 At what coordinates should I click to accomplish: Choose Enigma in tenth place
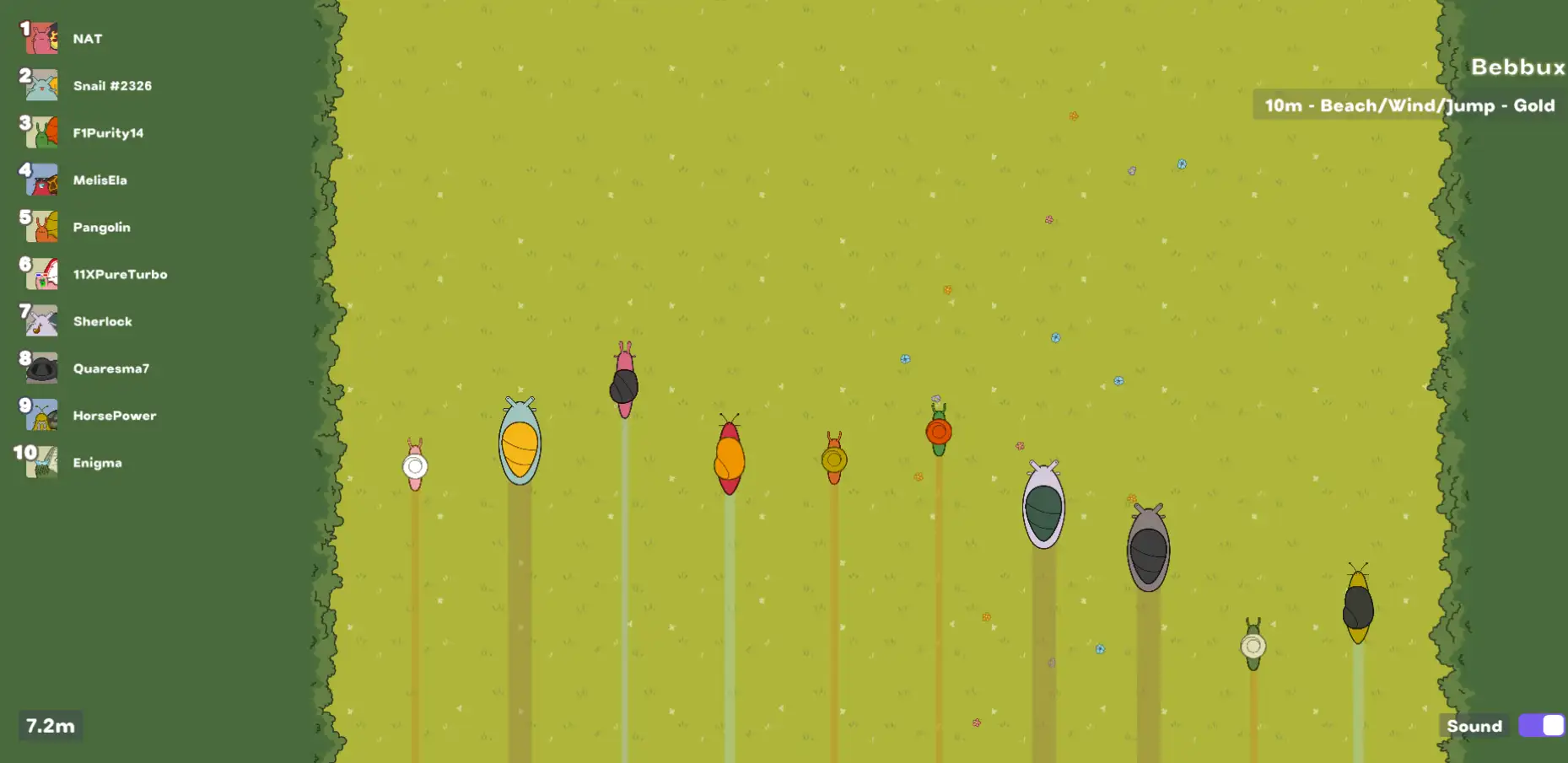97,464
